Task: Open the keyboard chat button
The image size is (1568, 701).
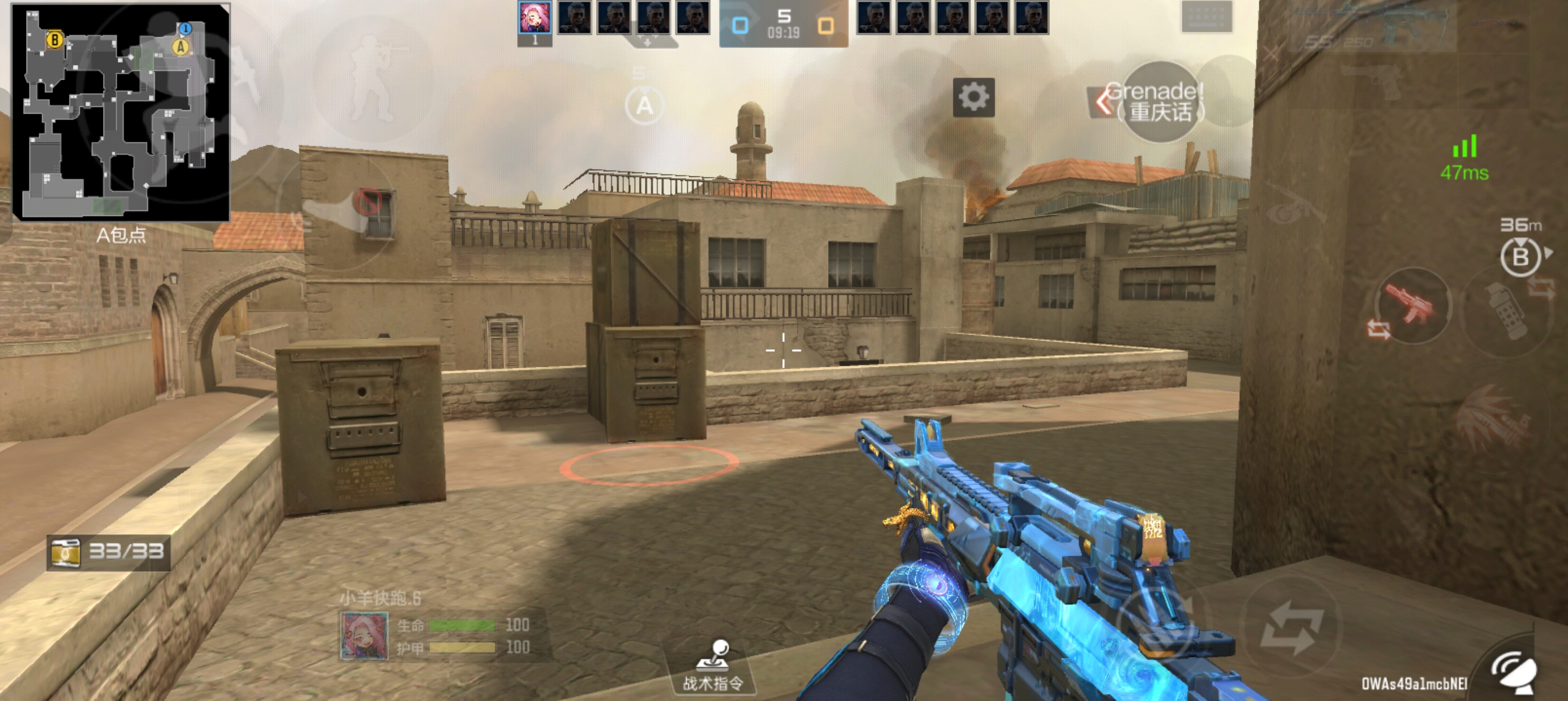Action: (1207, 18)
